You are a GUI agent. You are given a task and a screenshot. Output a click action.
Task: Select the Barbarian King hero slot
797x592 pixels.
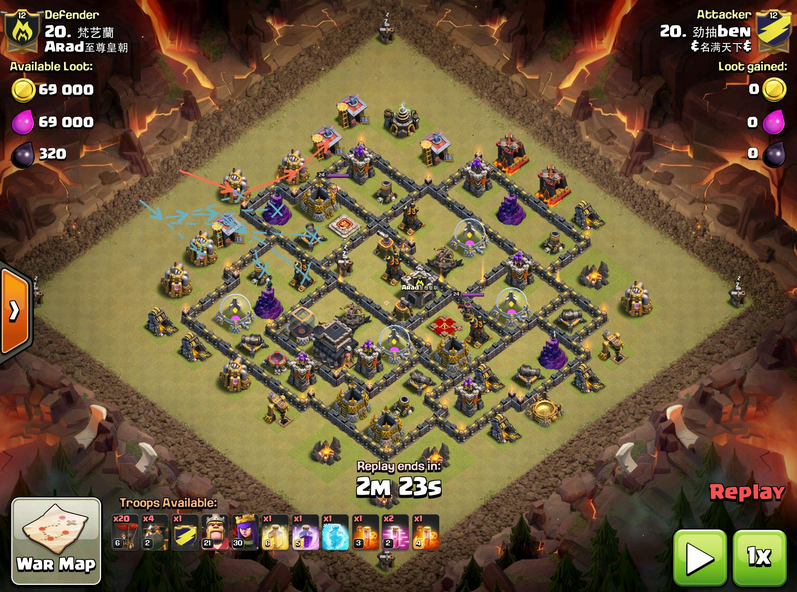(214, 532)
